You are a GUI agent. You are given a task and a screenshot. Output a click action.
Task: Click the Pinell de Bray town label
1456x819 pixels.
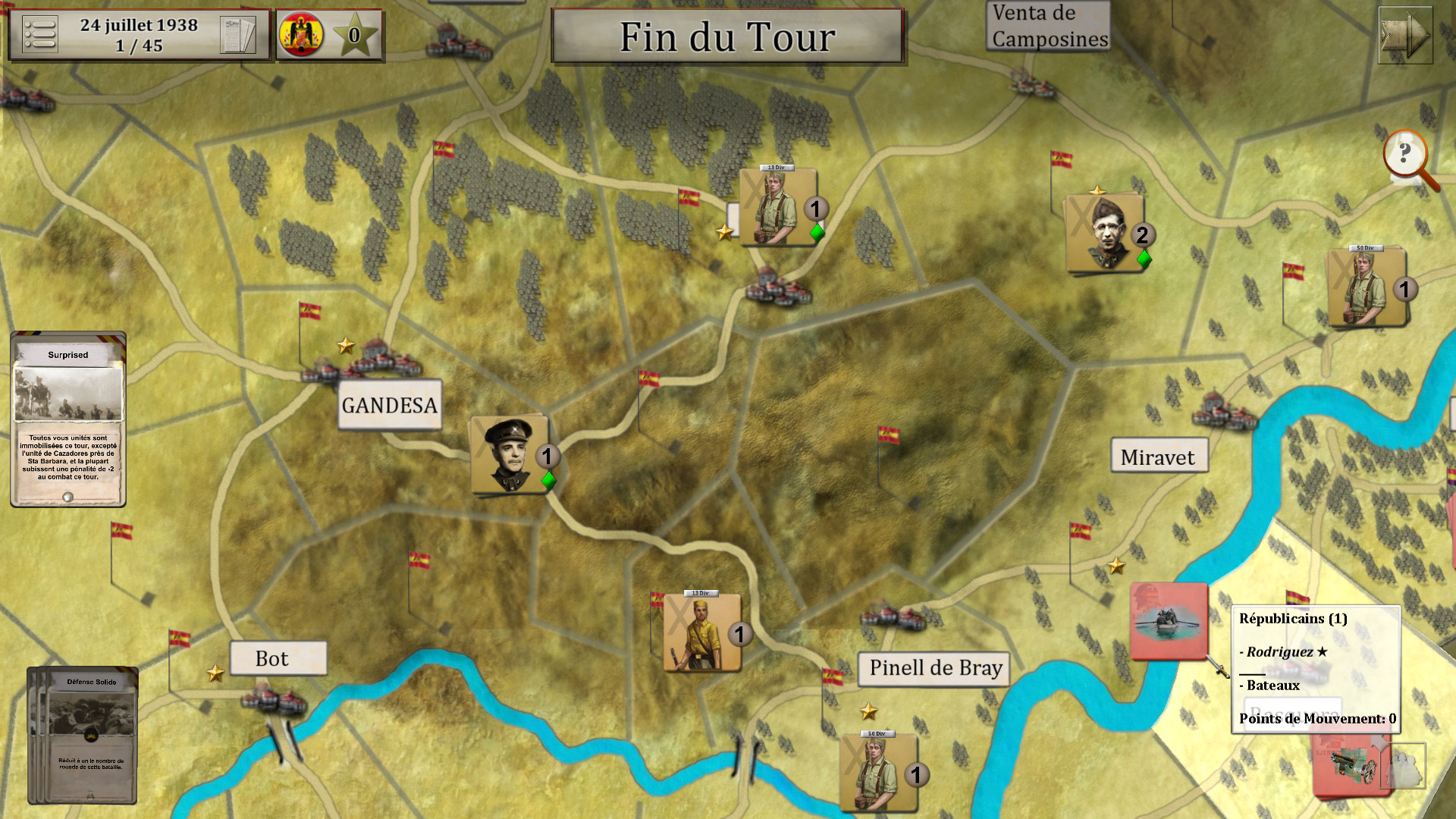934,669
